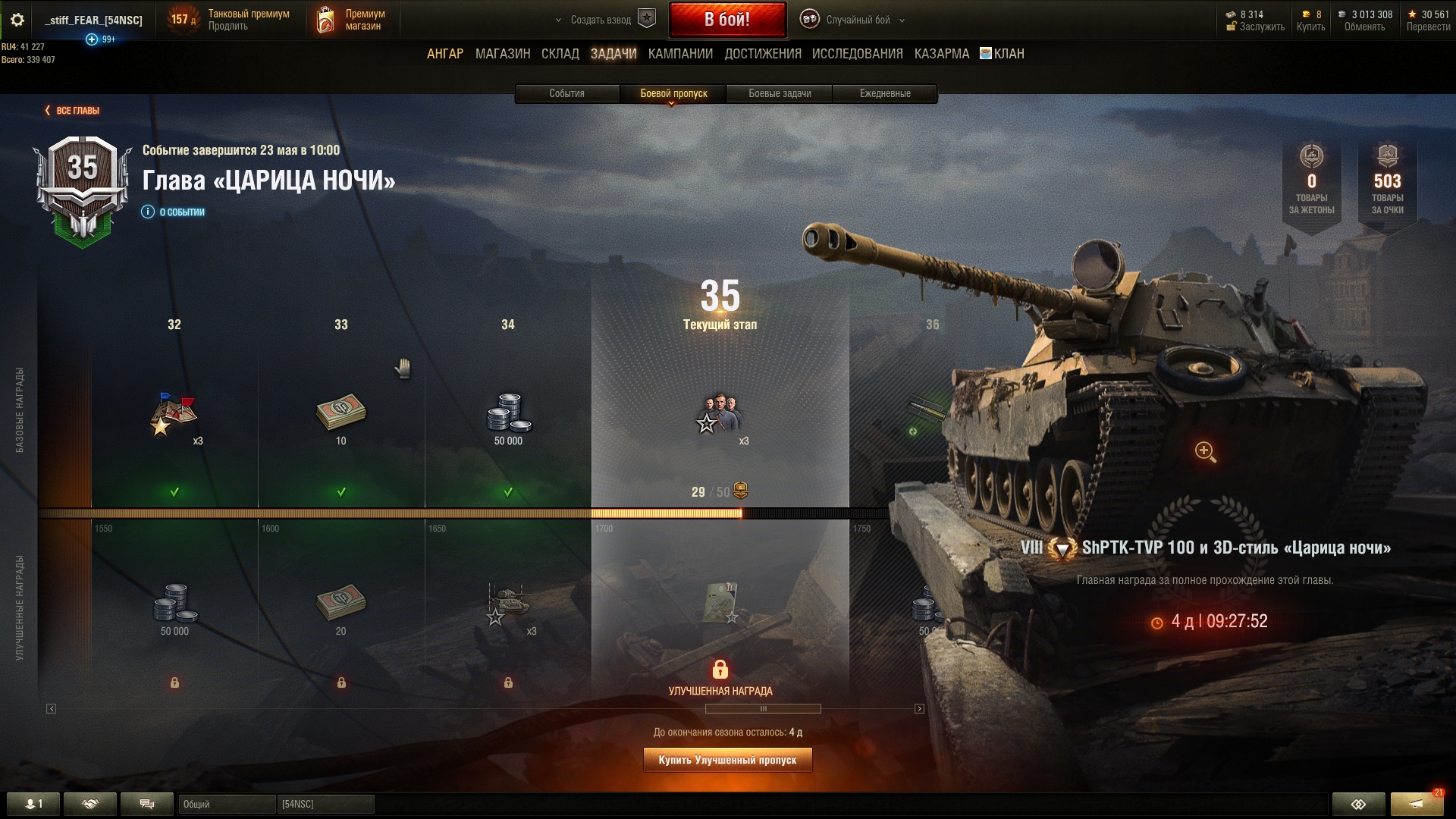
Task: Switch to the «Ежедневные» tab
Action: (885, 93)
